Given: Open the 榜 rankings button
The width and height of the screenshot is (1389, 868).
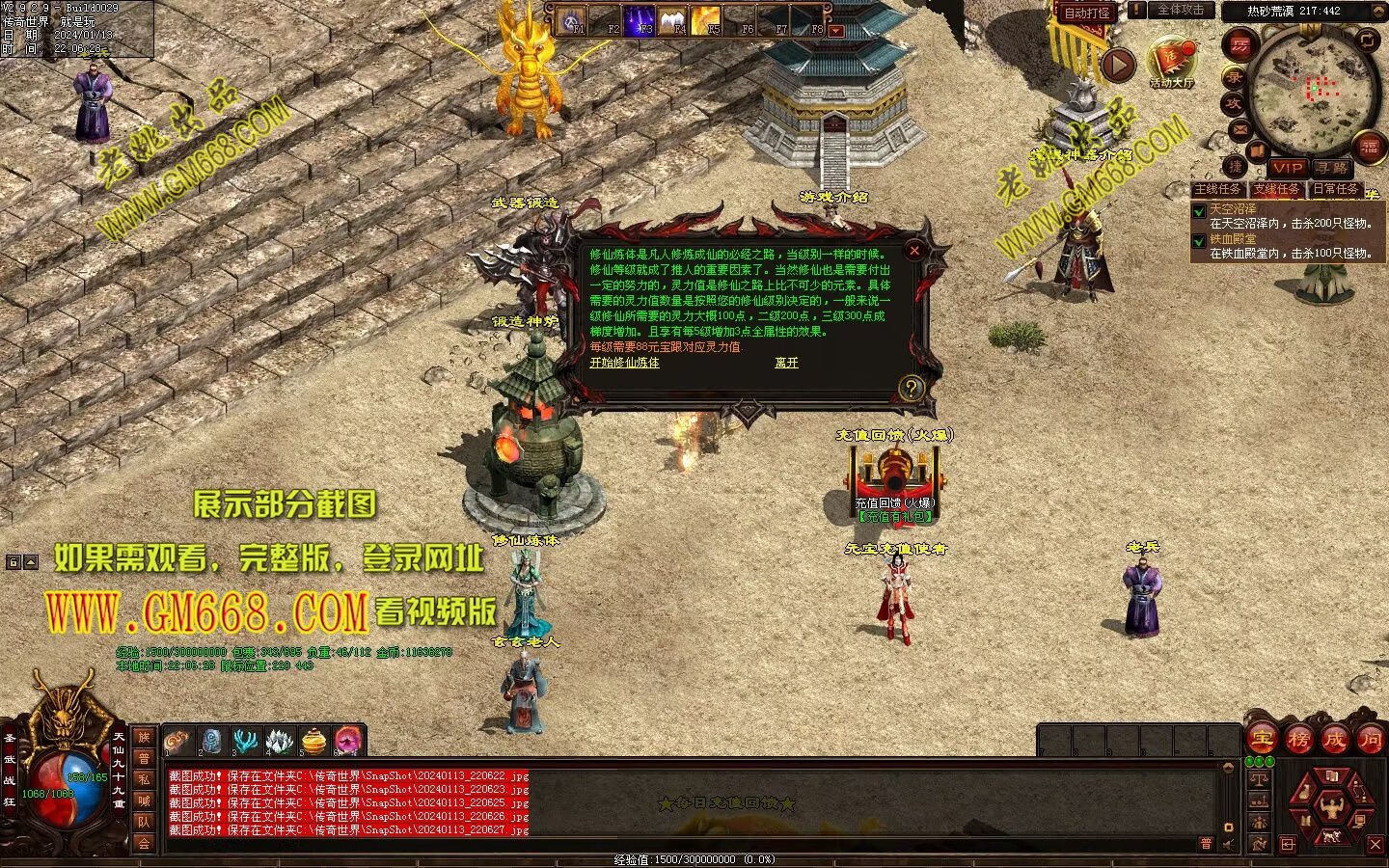Looking at the screenshot, I should coord(1298,740).
